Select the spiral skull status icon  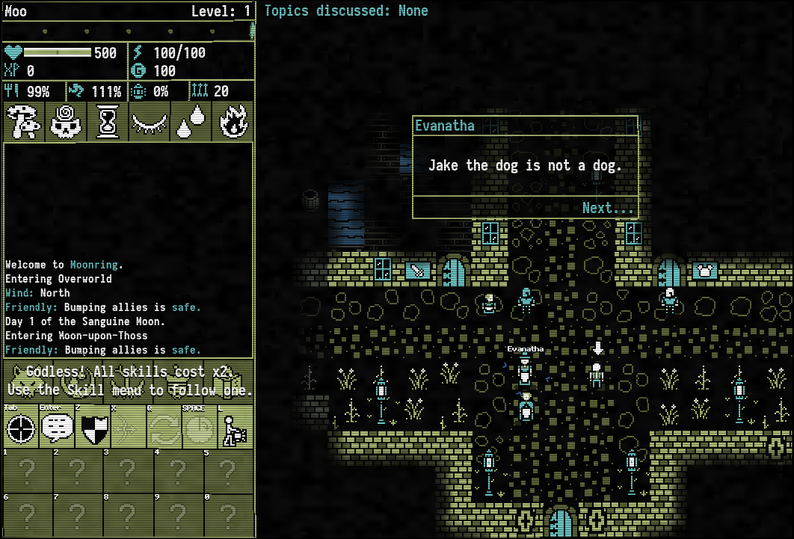pos(64,121)
